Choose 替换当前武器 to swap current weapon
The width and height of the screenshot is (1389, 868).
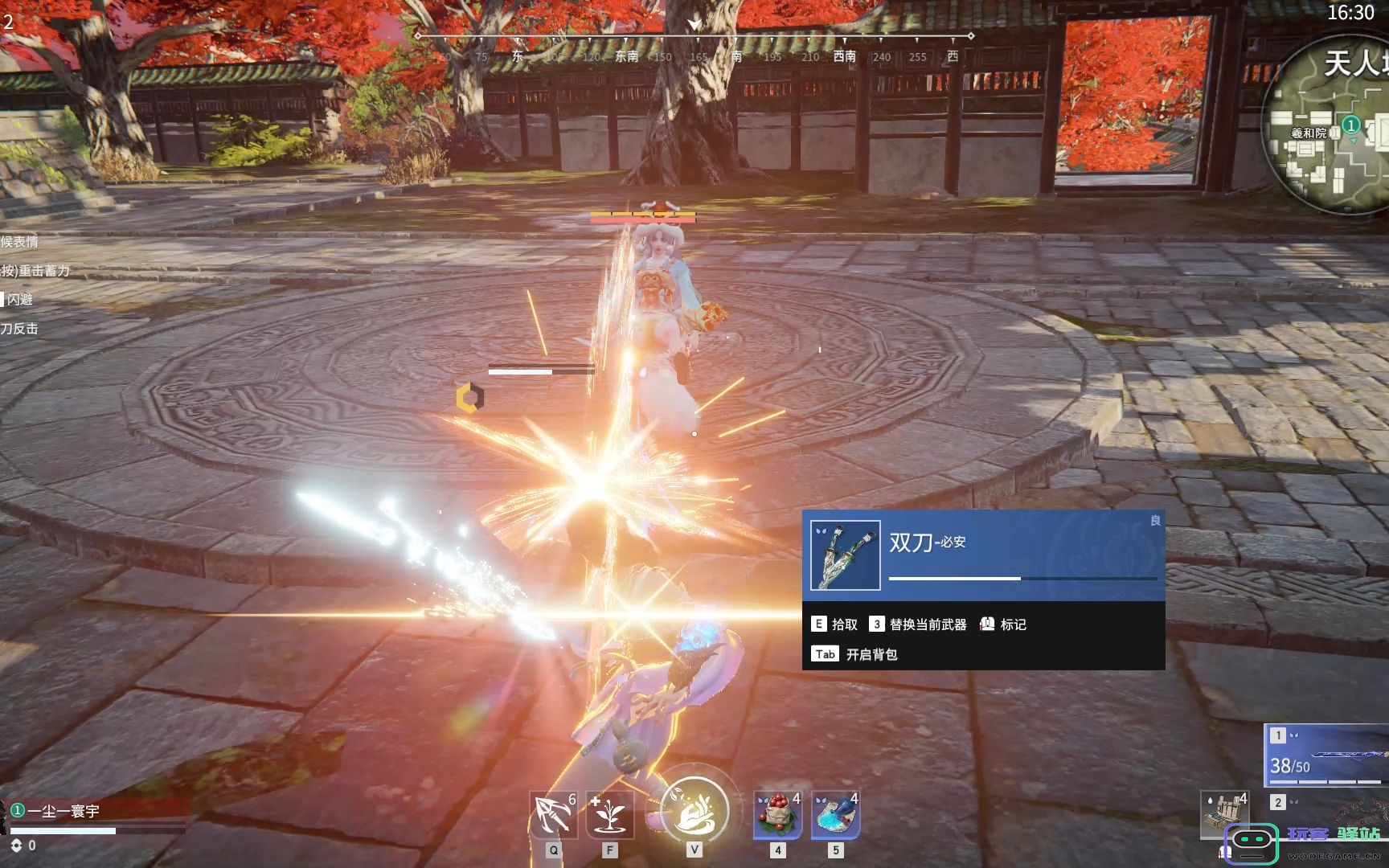pos(918,624)
